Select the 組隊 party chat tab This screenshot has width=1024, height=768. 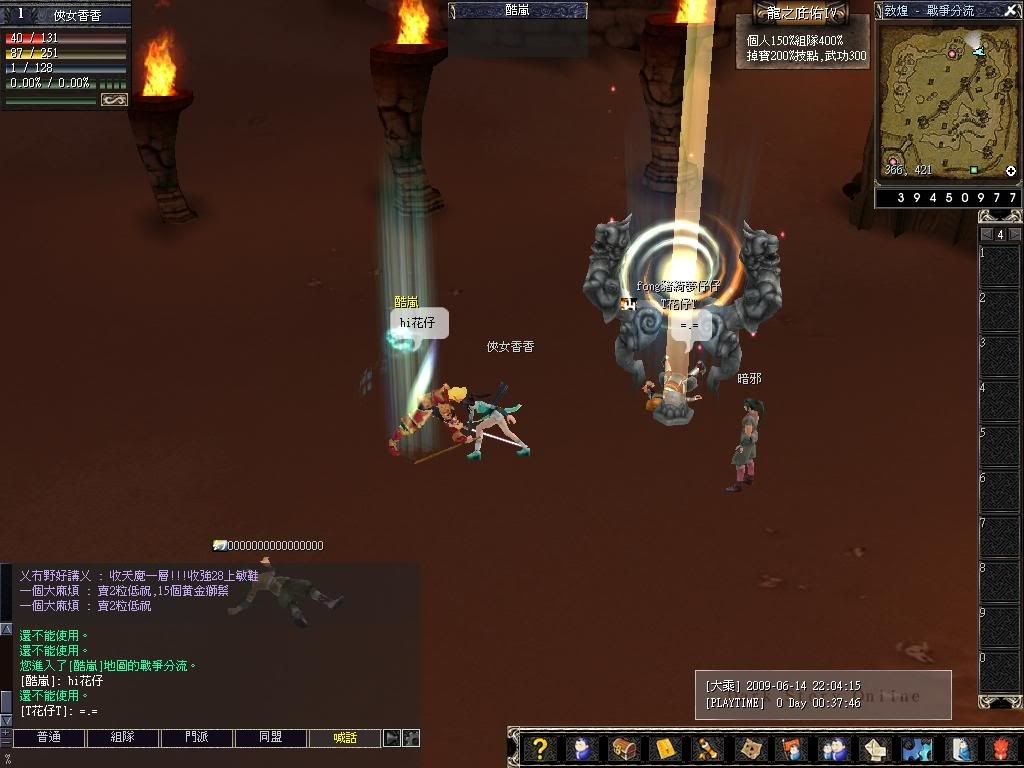[x=123, y=738]
